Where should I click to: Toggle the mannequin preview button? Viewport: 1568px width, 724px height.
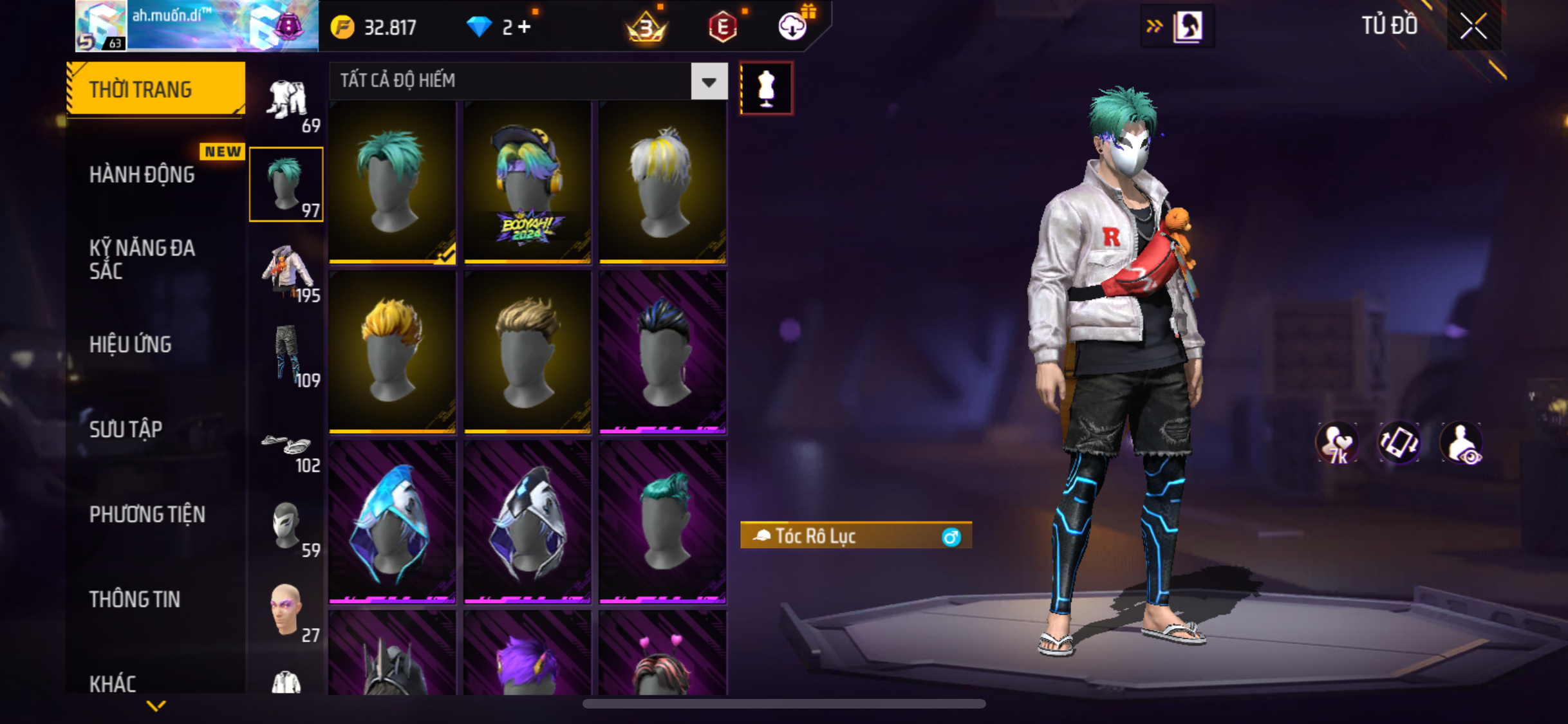pyautogui.click(x=766, y=88)
